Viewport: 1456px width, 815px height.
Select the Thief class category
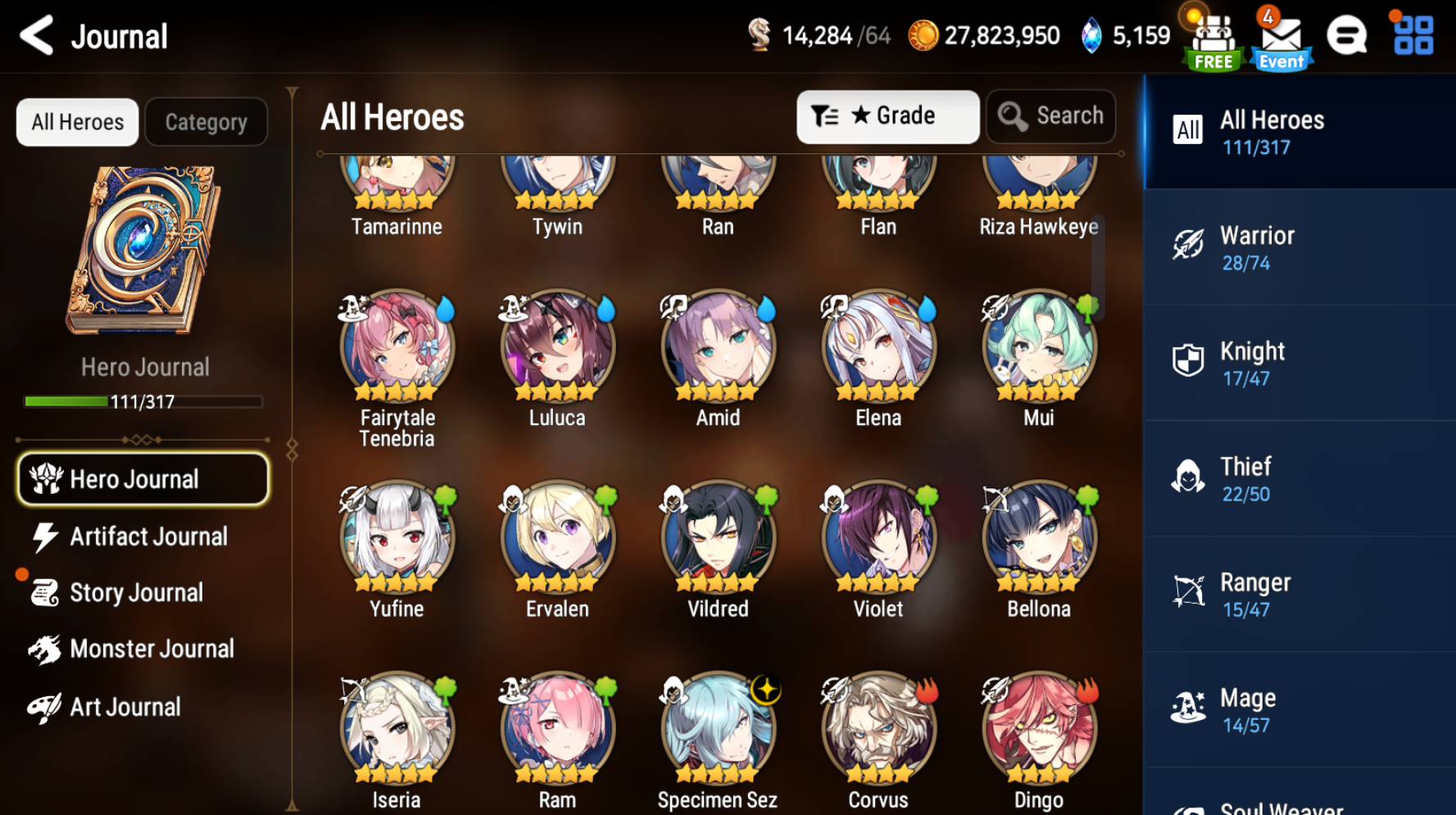(x=1298, y=478)
